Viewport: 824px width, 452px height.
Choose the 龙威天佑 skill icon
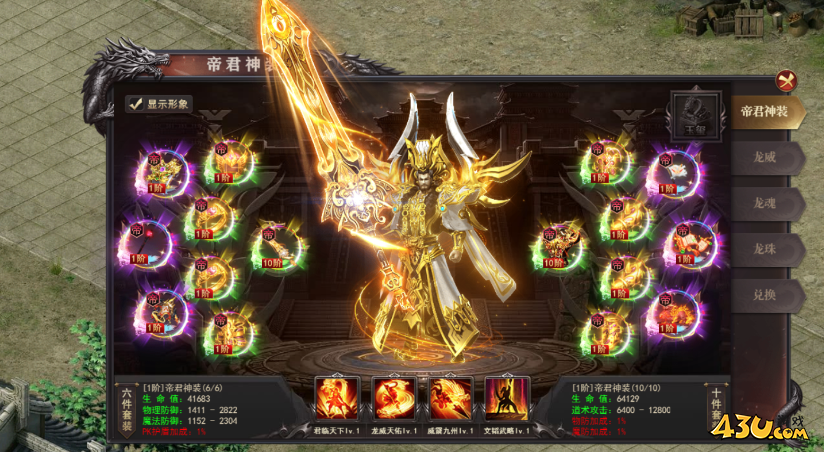tap(394, 399)
